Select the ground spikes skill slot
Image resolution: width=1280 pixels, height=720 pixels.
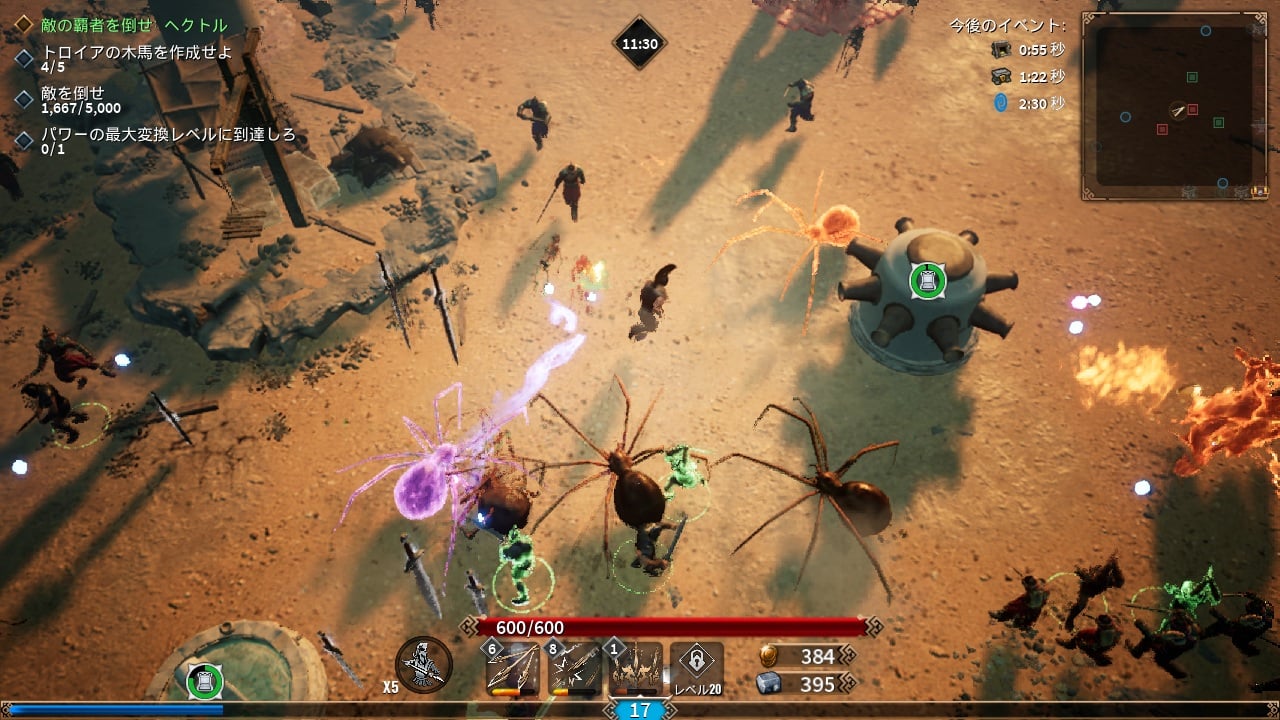click(636, 668)
